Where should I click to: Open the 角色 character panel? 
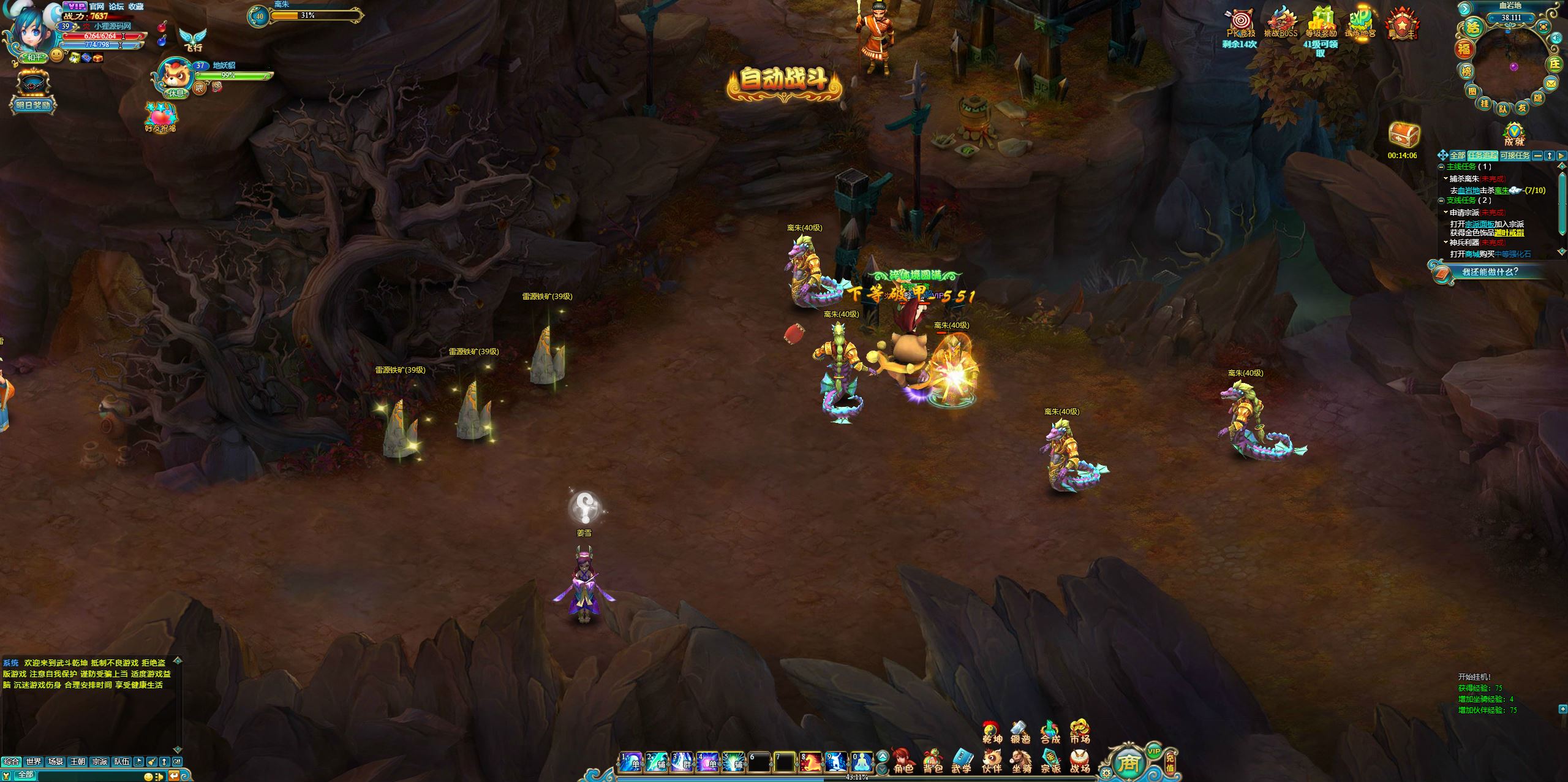coord(903,760)
